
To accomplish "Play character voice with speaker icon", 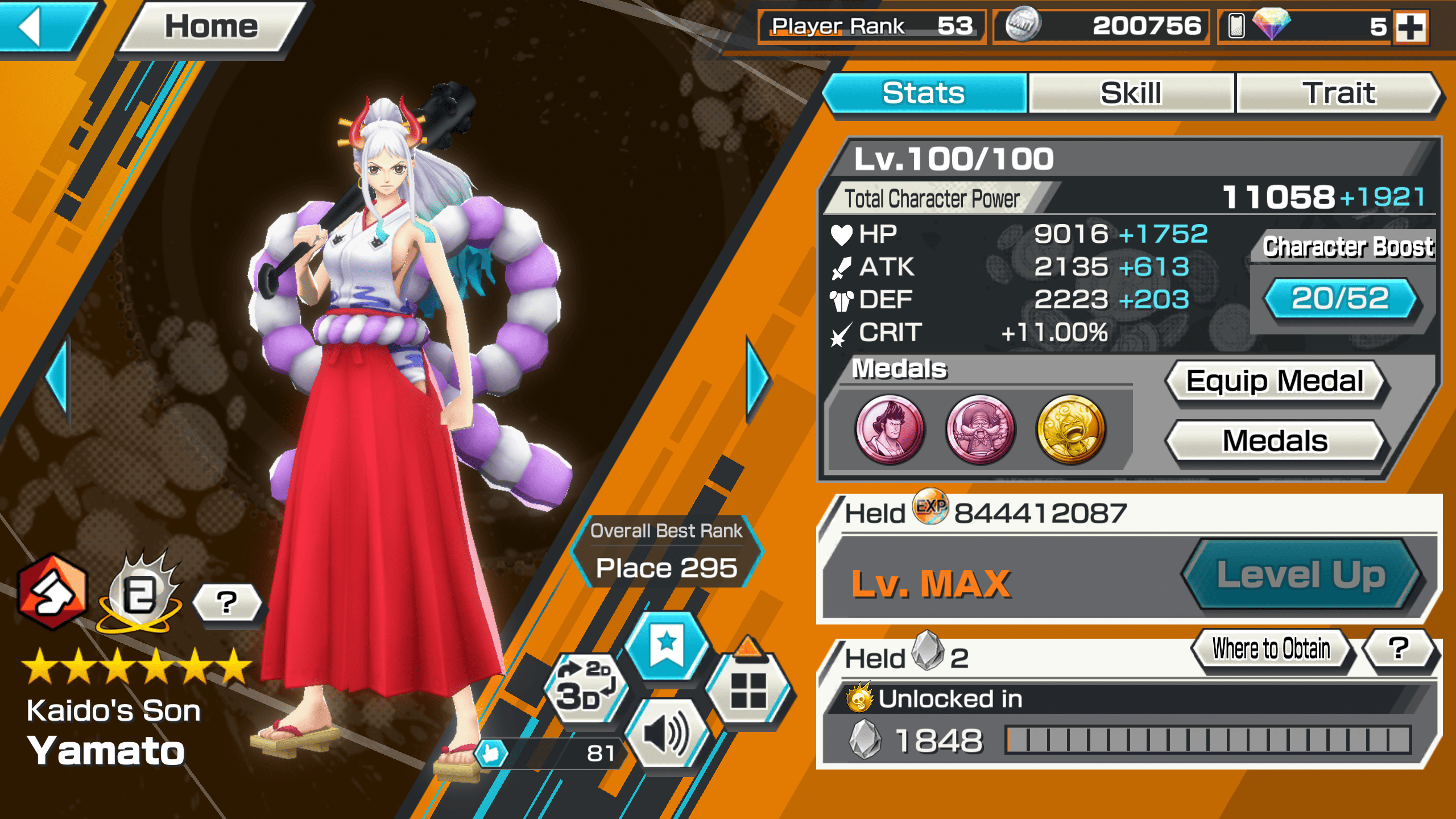I will pyautogui.click(x=667, y=735).
